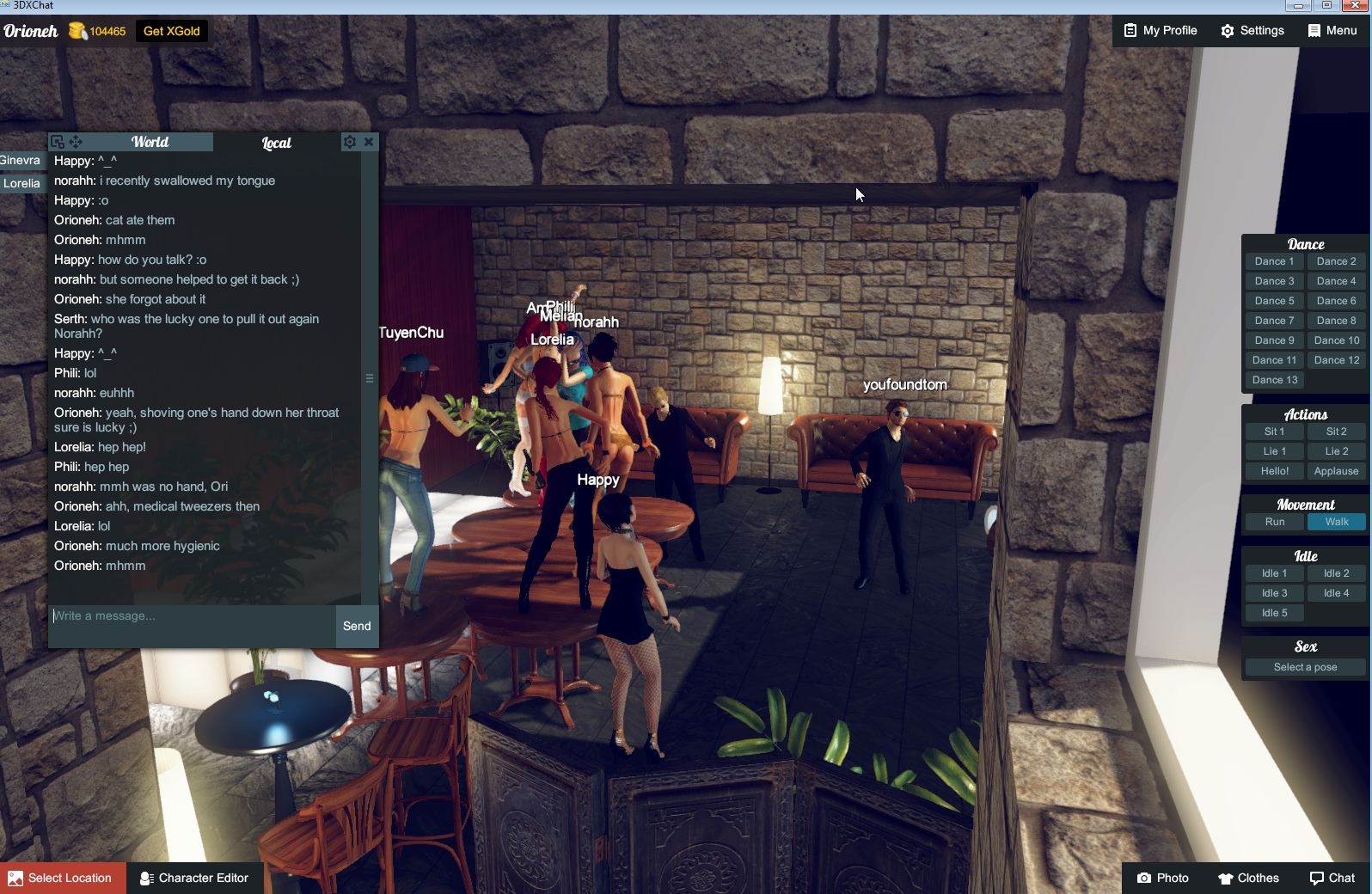Enable Run movement mode
Viewport: 1372px width, 894px height.
(1273, 522)
